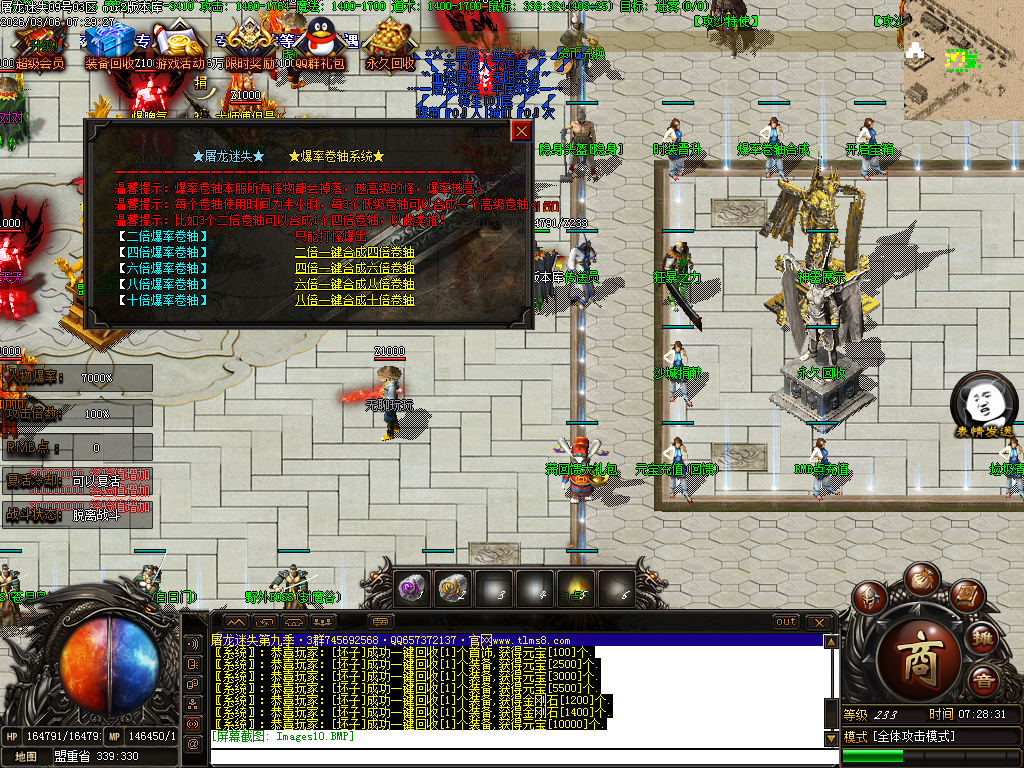Open the bag inventory button
This screenshot has width=1024, height=768.
point(920,579)
